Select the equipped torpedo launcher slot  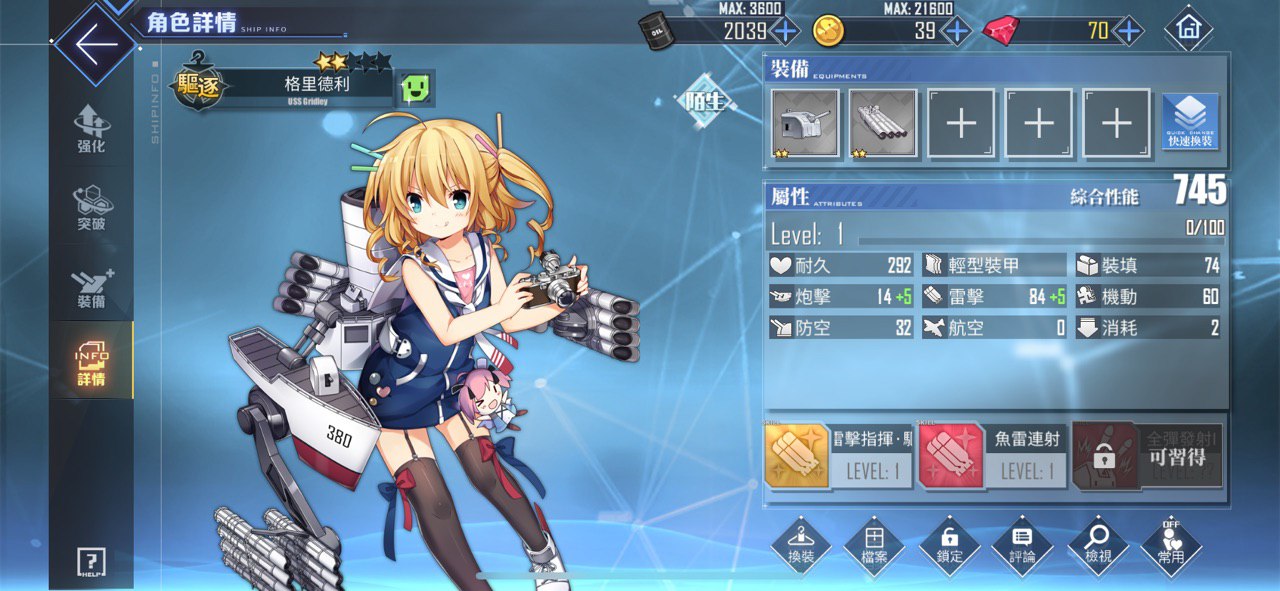tap(883, 123)
